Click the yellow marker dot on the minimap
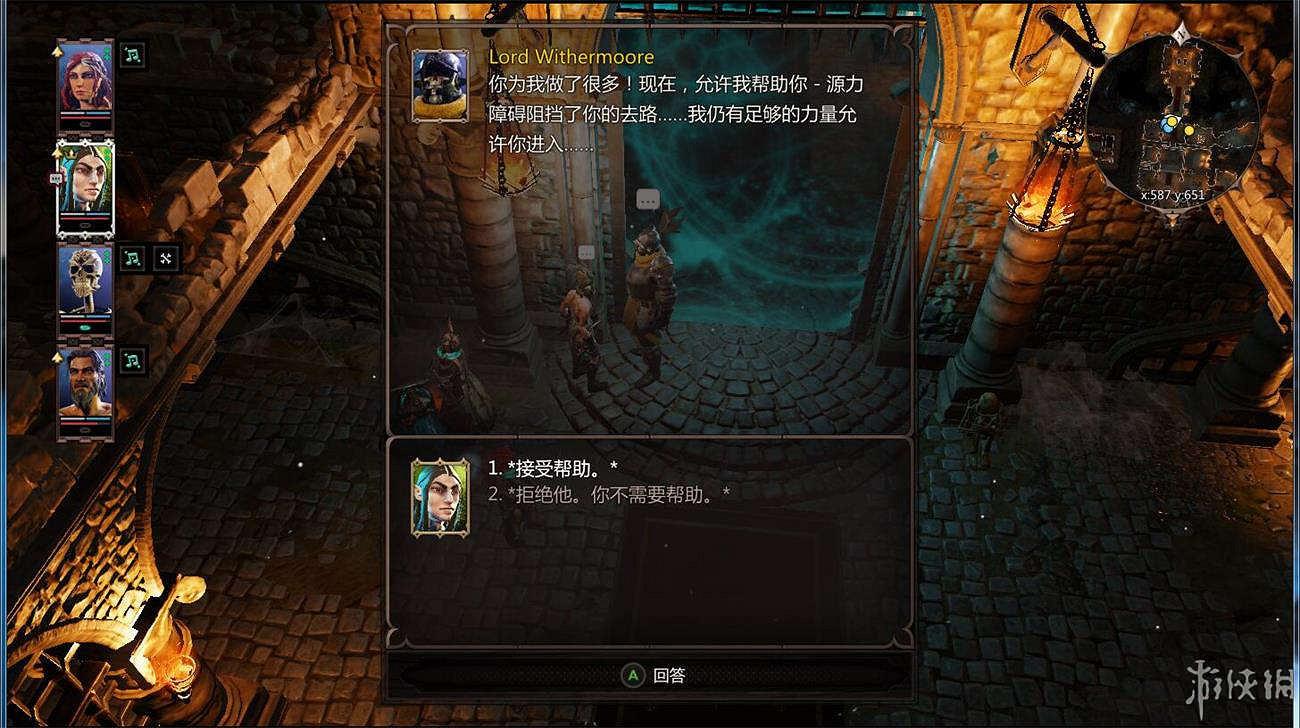1300x728 pixels. tap(1189, 129)
